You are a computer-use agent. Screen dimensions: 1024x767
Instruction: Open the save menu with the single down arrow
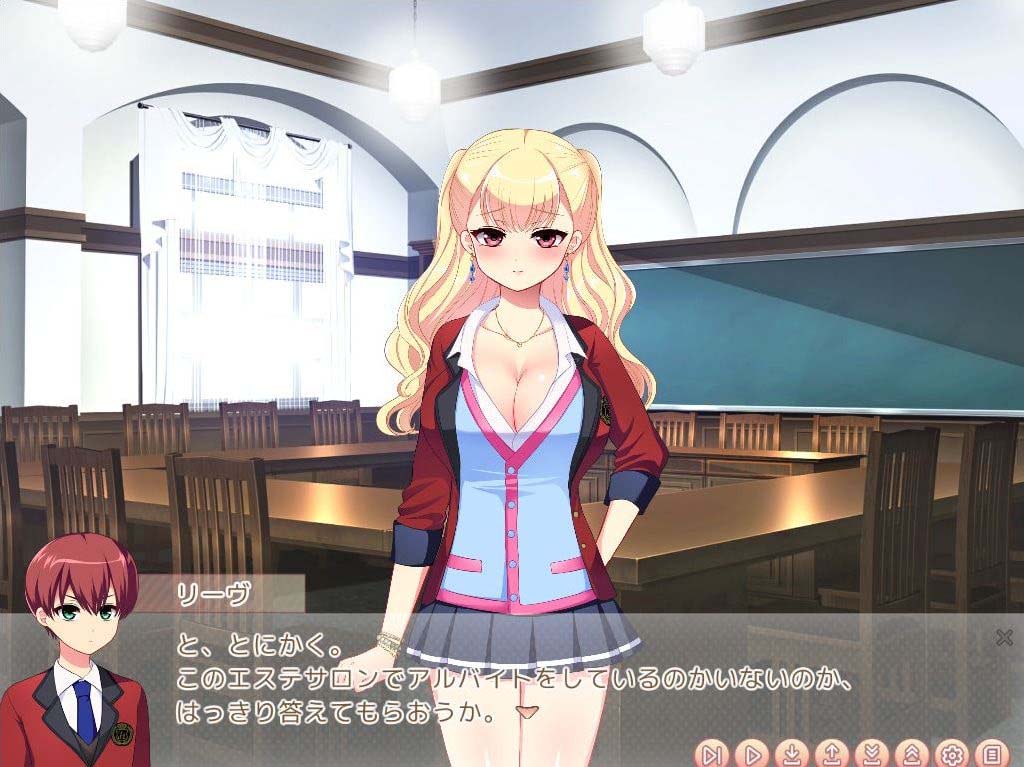[791, 753]
